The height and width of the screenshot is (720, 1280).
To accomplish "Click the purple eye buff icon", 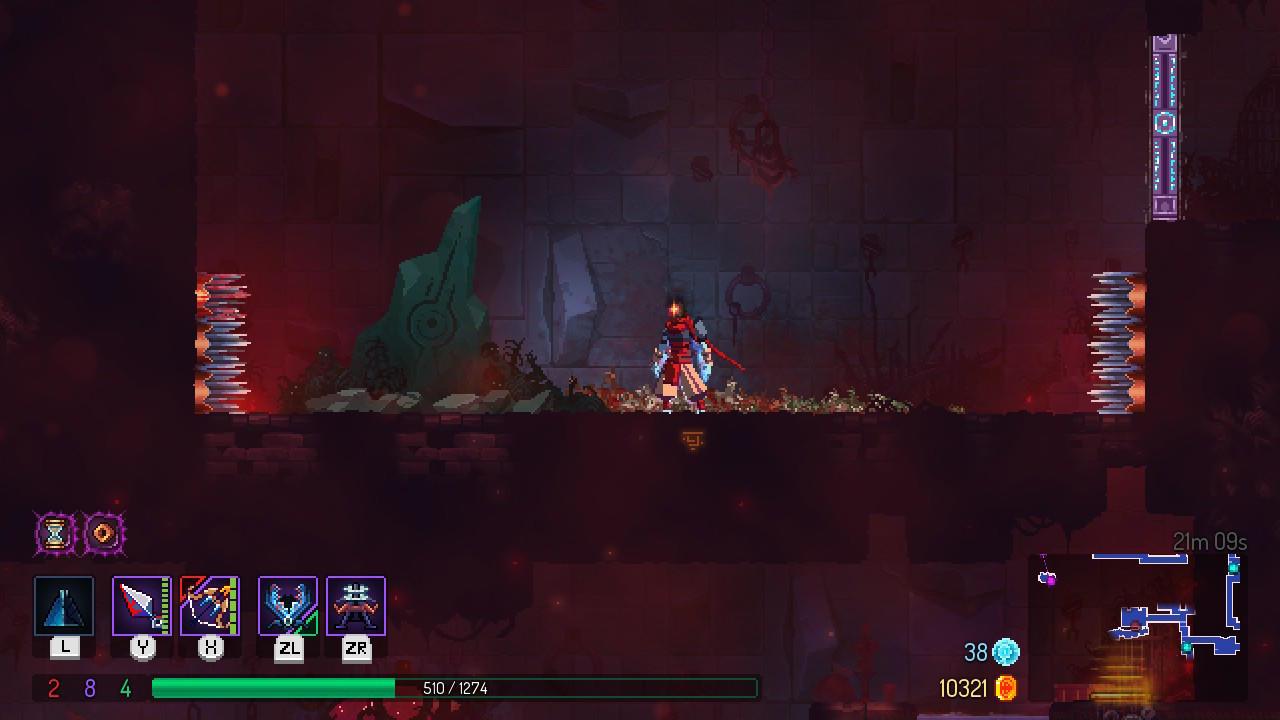I will (103, 533).
